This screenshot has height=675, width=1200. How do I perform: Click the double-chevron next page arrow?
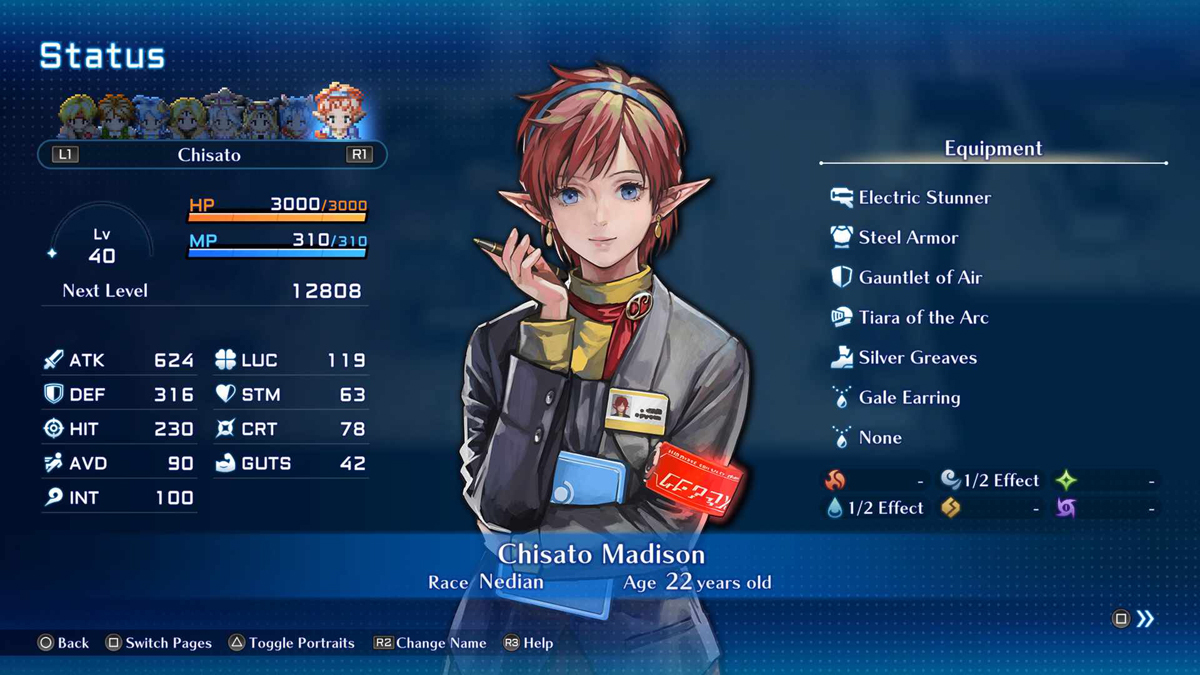[x=1145, y=619]
